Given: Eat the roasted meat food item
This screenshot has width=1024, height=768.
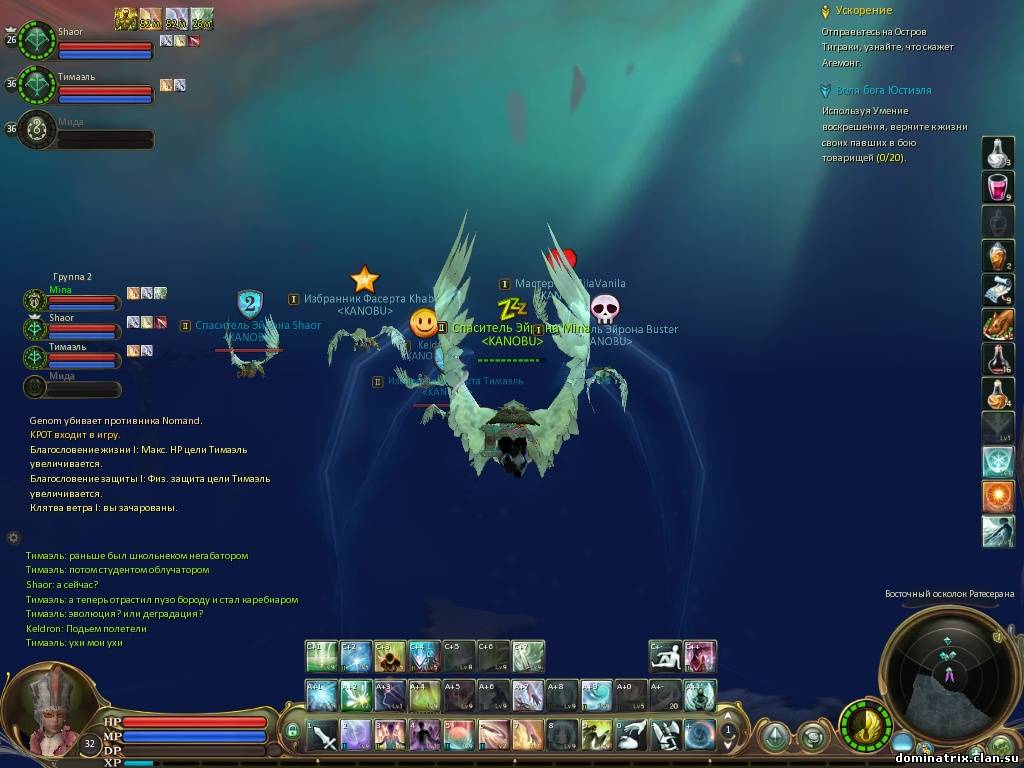Looking at the screenshot, I should (x=998, y=324).
